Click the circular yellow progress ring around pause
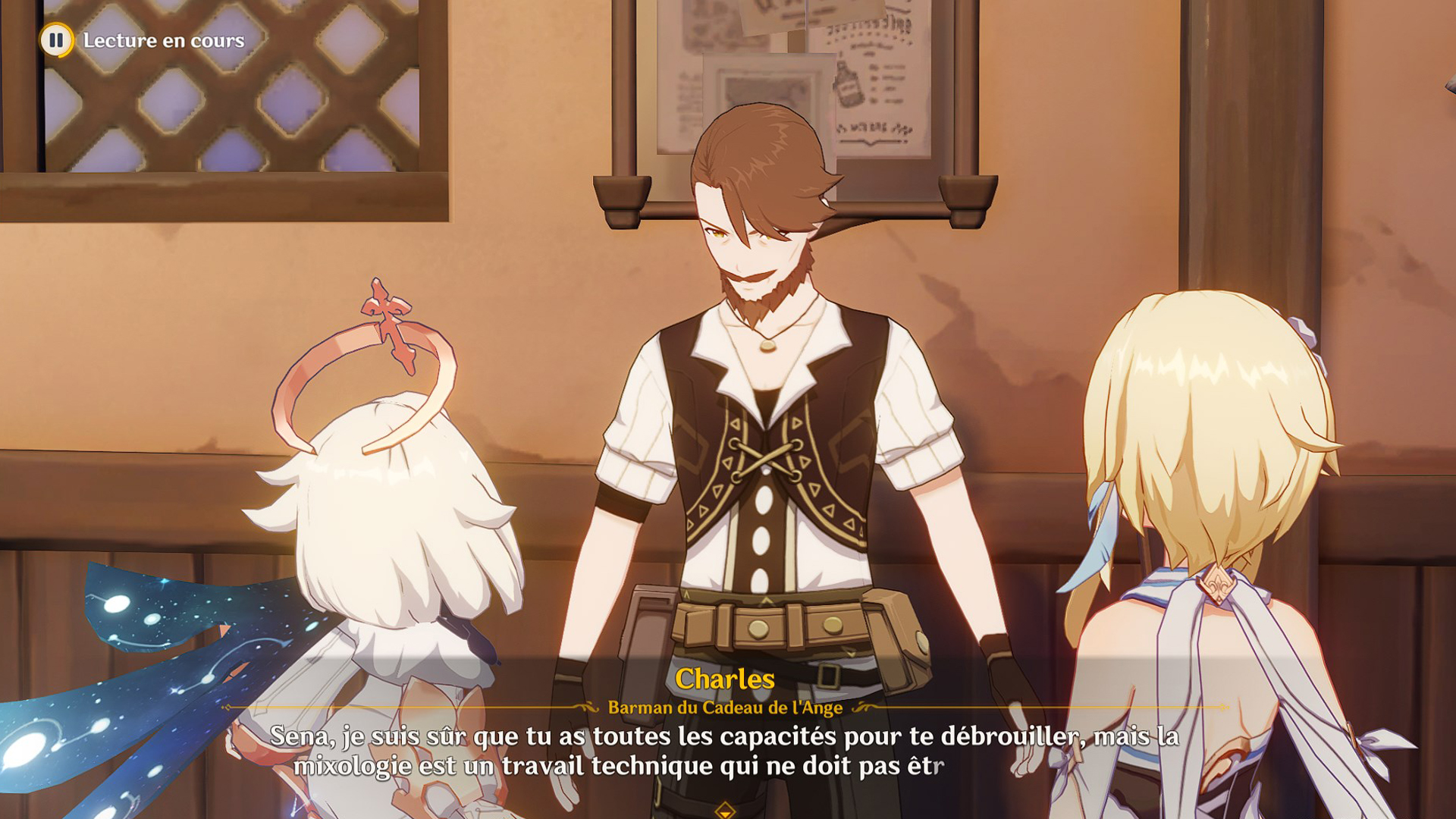This screenshot has height=819, width=1456. pos(57,42)
